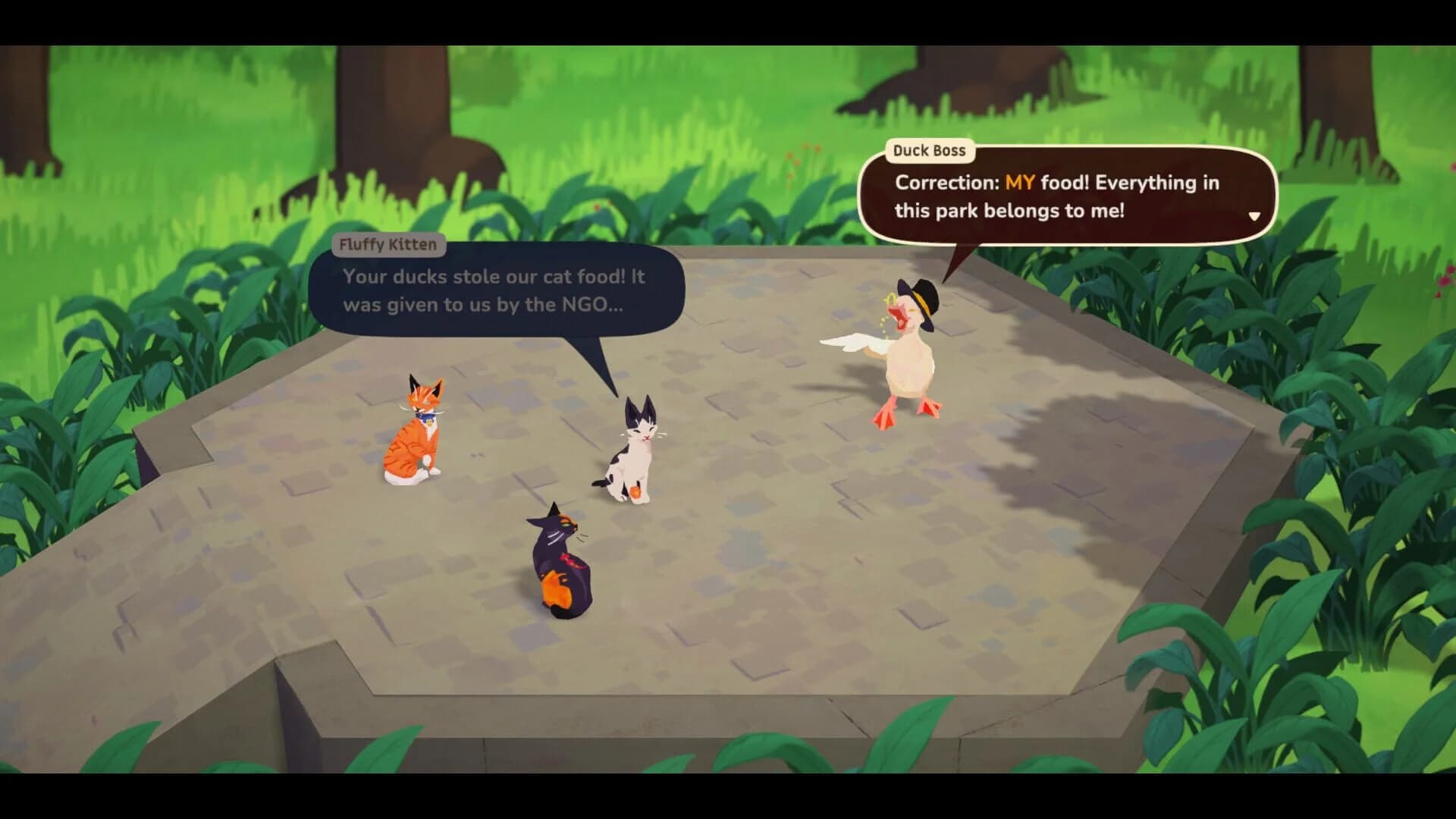Click the Fluffy Kitten dialogue text
This screenshot has width=1456, height=819.
[x=491, y=291]
